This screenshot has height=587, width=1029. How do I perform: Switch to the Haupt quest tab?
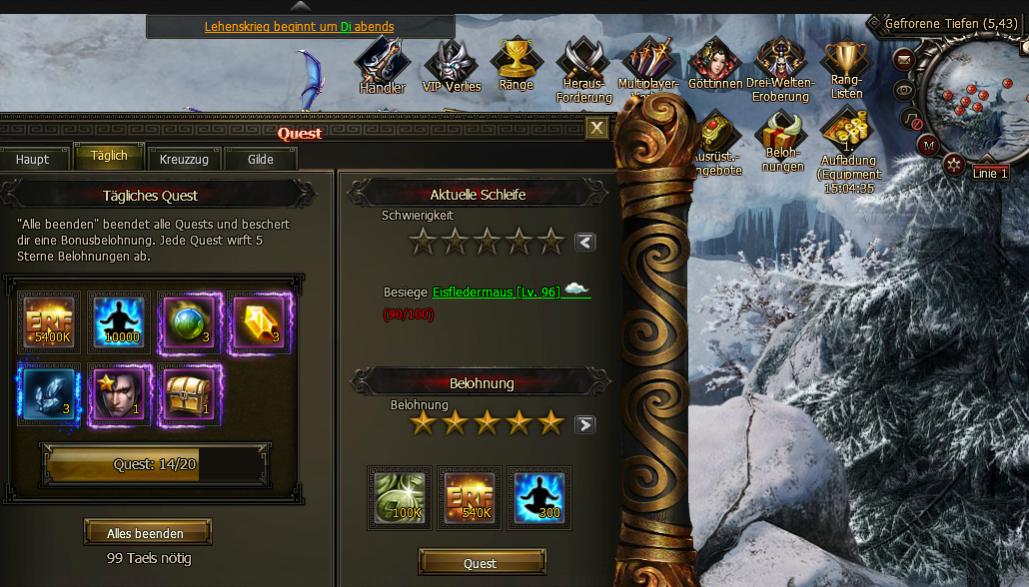click(x=32, y=159)
